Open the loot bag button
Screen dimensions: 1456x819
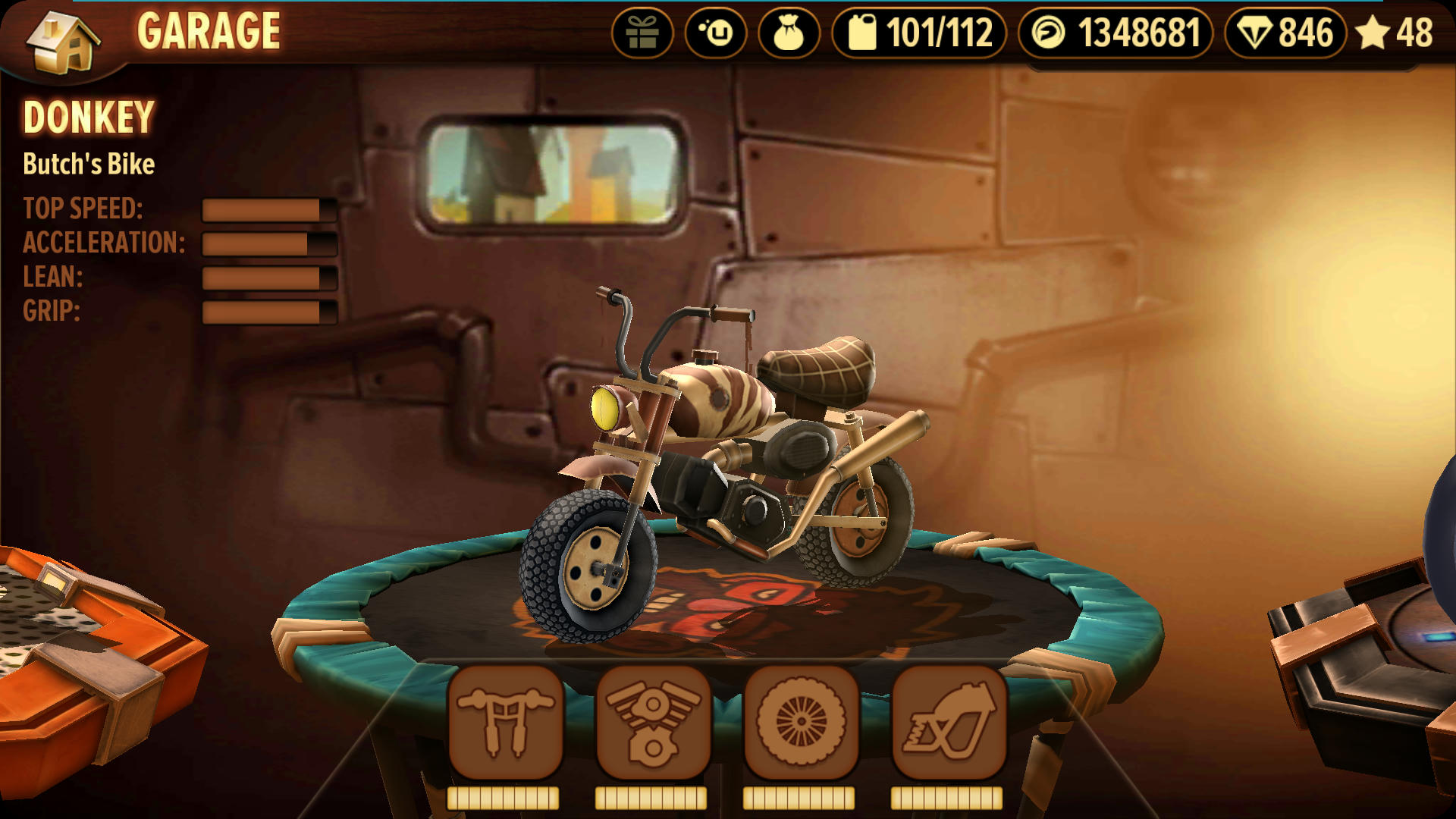789,33
